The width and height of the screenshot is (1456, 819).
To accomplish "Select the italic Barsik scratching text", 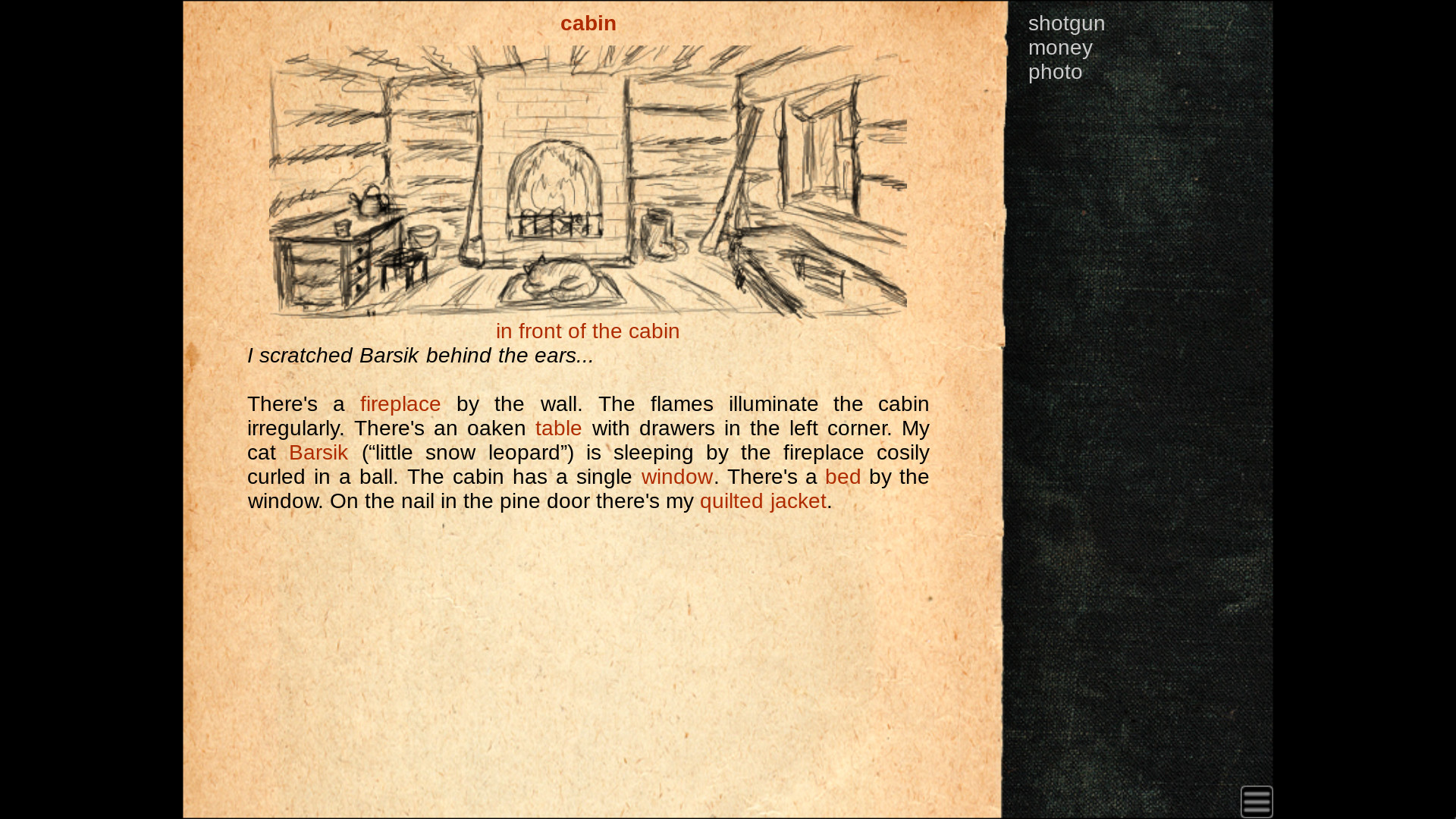I will [420, 355].
